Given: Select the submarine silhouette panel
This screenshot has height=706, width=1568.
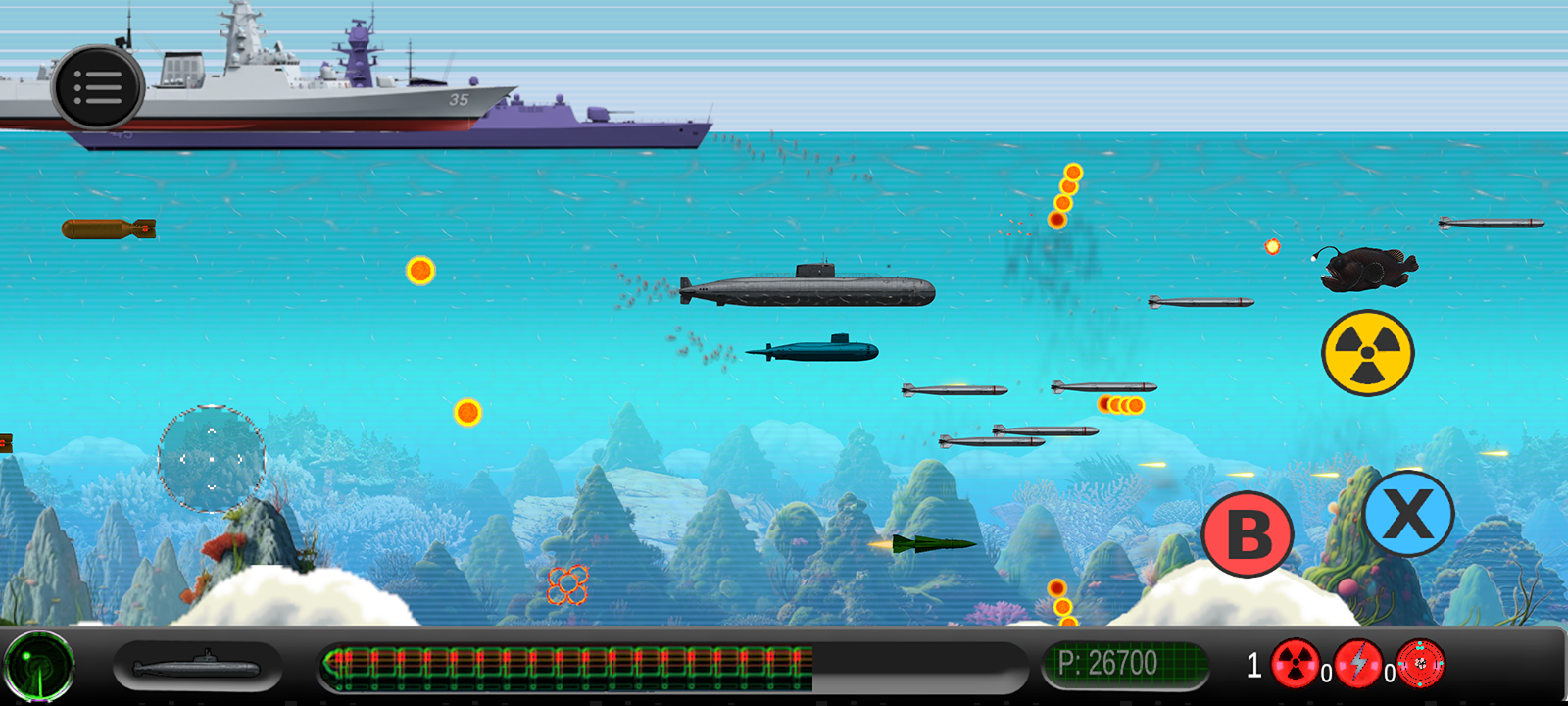Looking at the screenshot, I should pyautogui.click(x=197, y=668).
